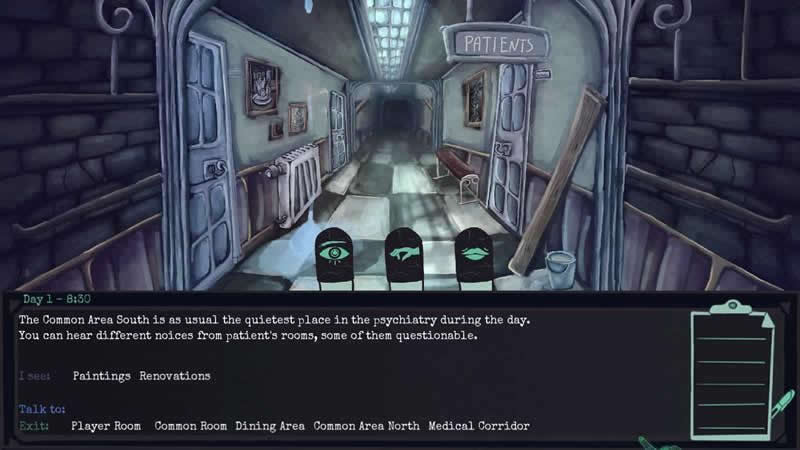
Task: Examine the Paintings
Action: click(102, 376)
